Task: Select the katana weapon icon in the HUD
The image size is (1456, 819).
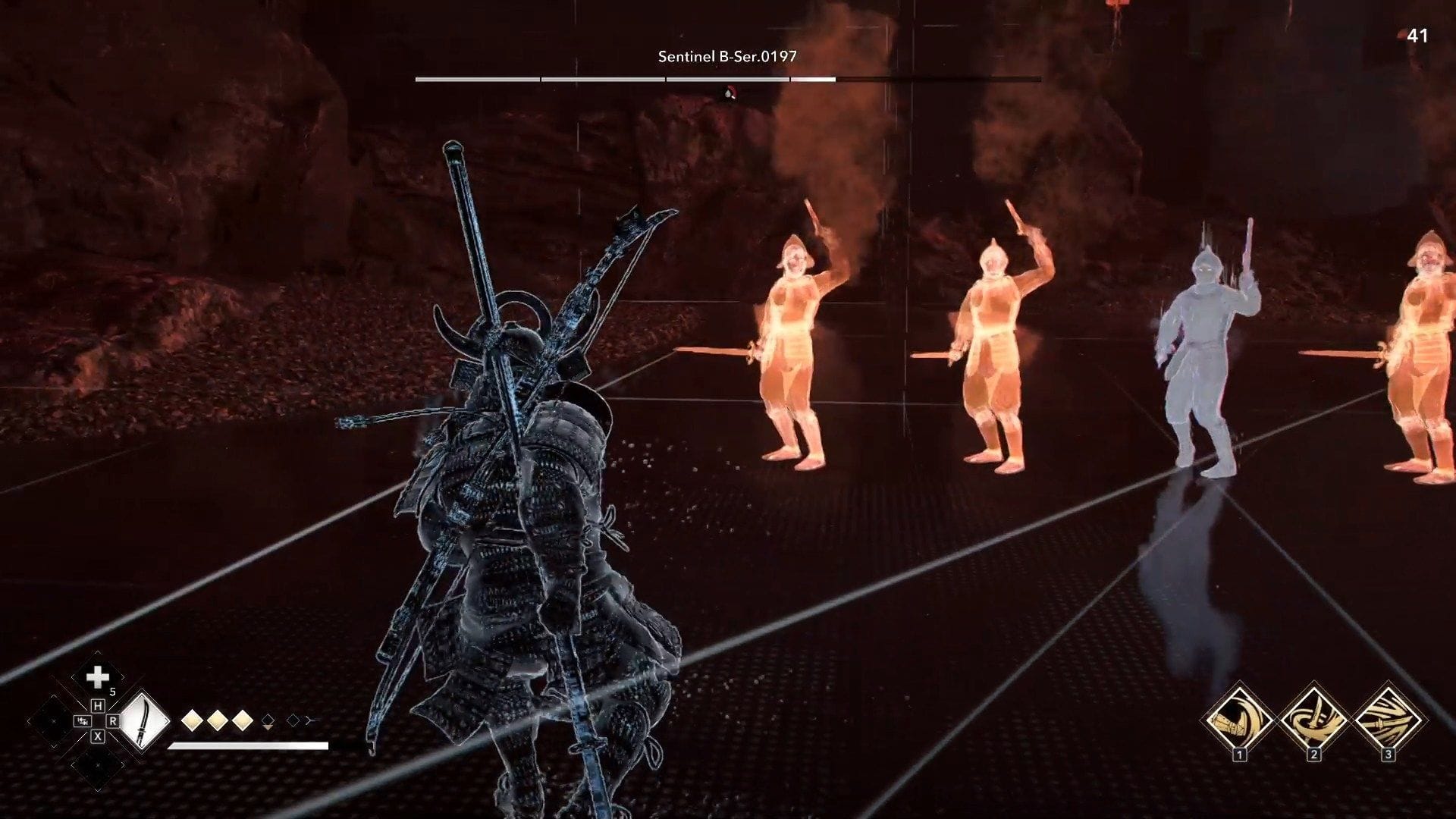Action: (143, 722)
